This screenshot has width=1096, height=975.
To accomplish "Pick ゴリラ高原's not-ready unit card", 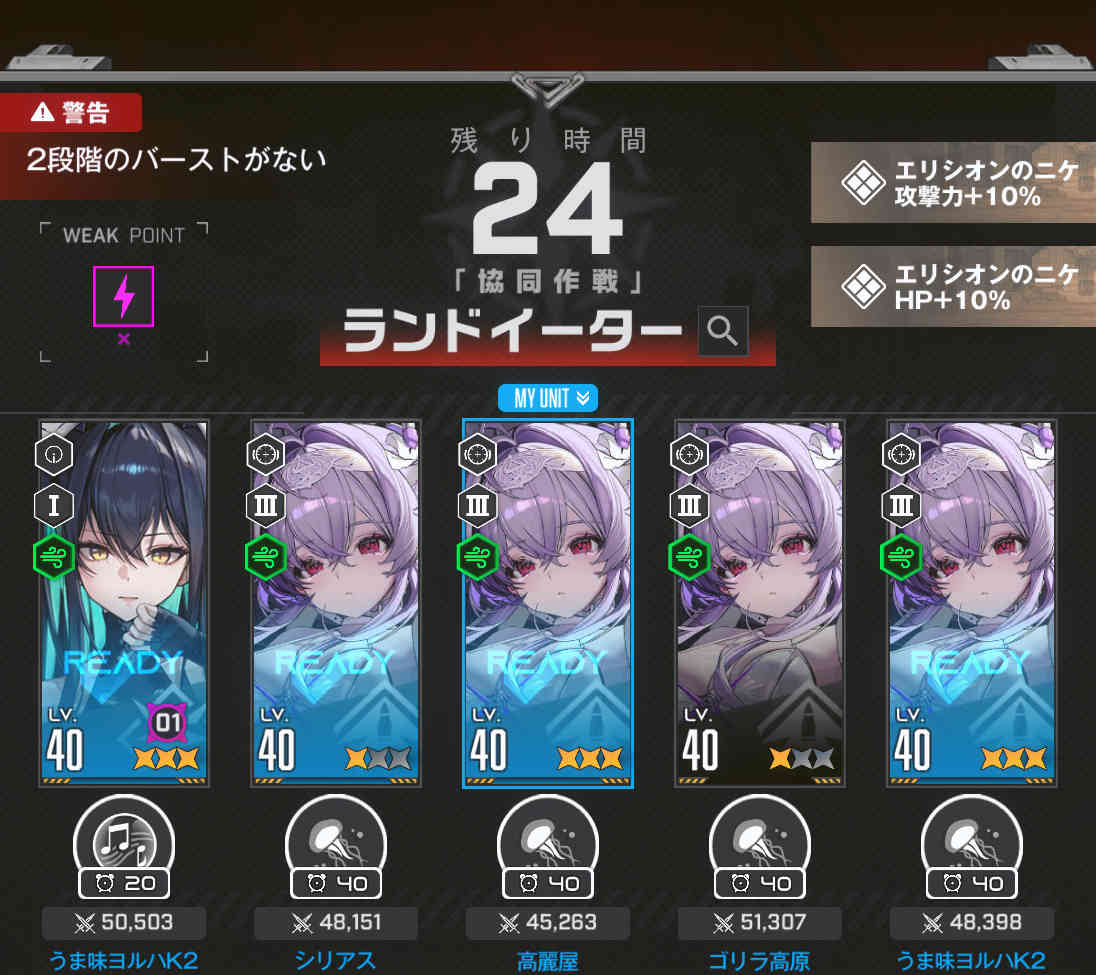I will click(x=760, y=603).
